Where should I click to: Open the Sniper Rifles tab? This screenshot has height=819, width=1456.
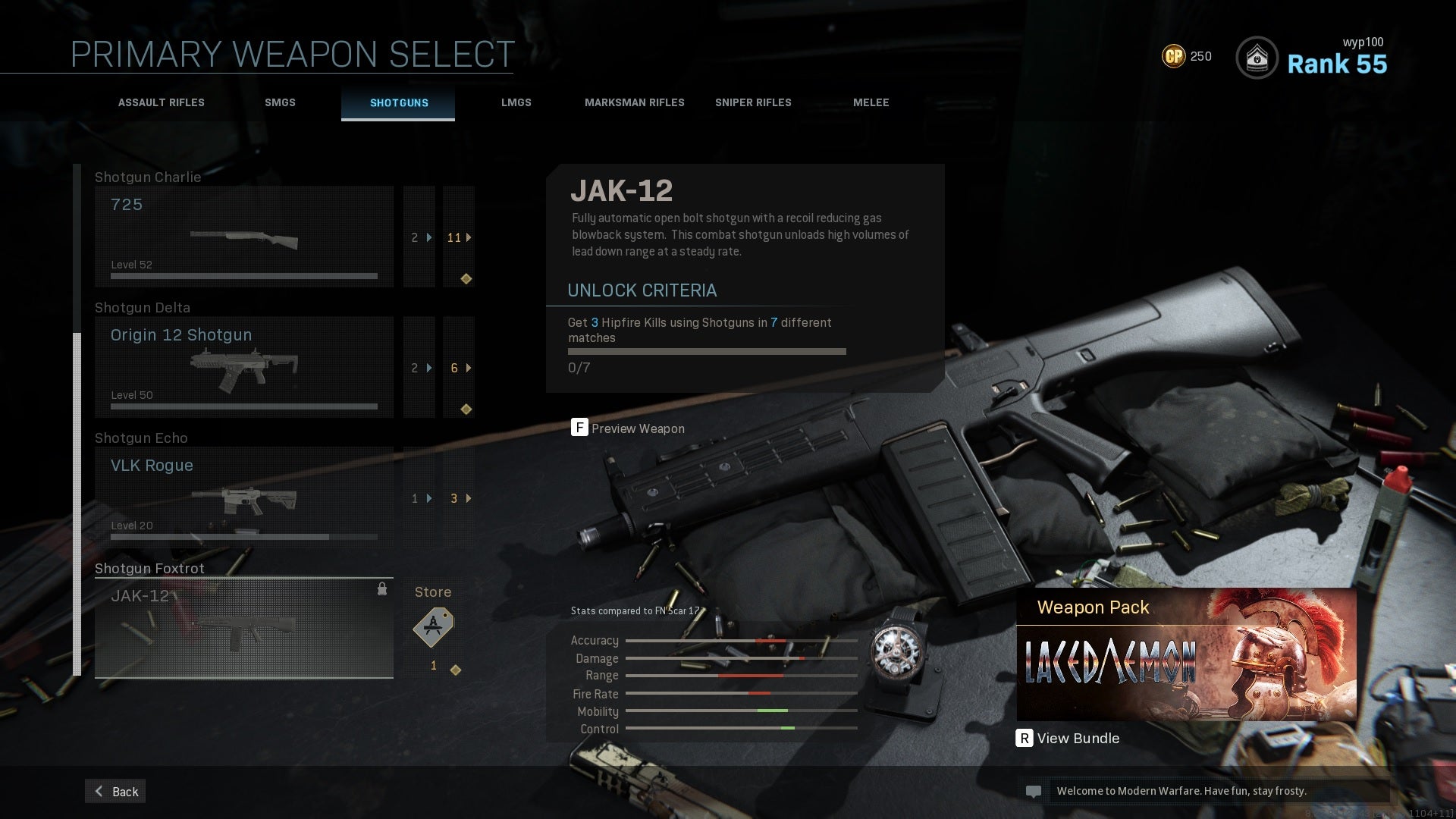point(753,102)
